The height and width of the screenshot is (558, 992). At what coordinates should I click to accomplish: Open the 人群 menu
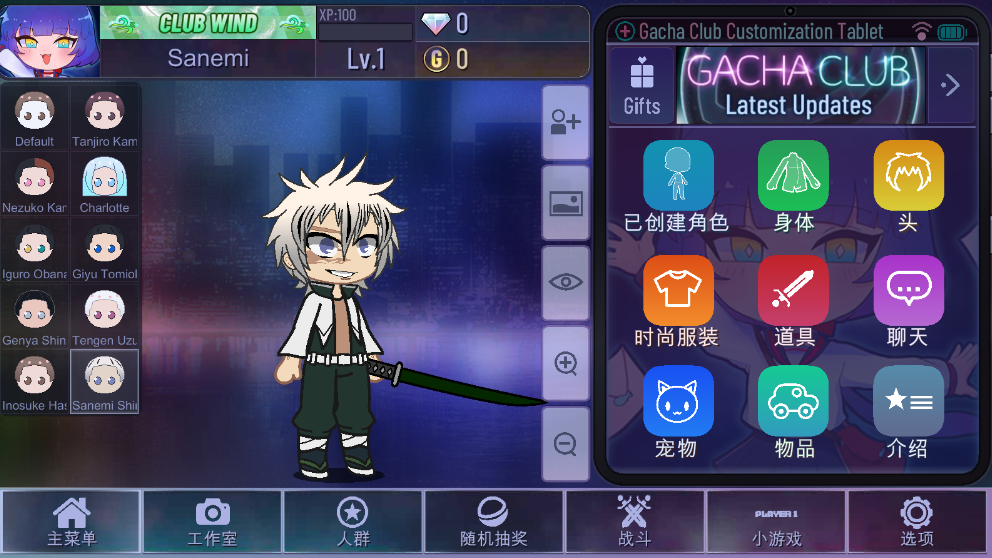[353, 521]
